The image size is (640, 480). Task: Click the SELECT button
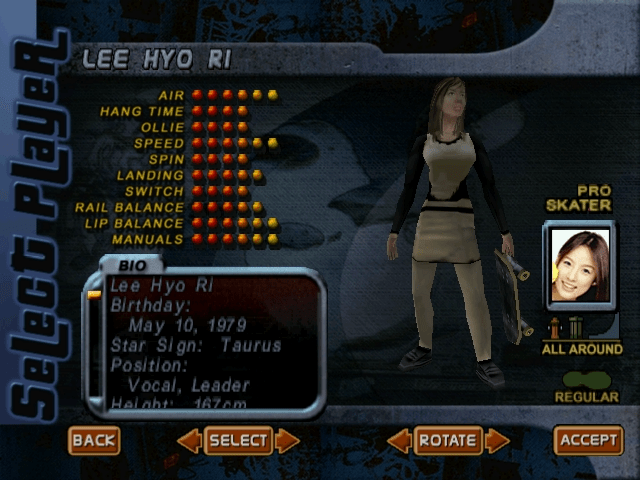click(x=238, y=440)
